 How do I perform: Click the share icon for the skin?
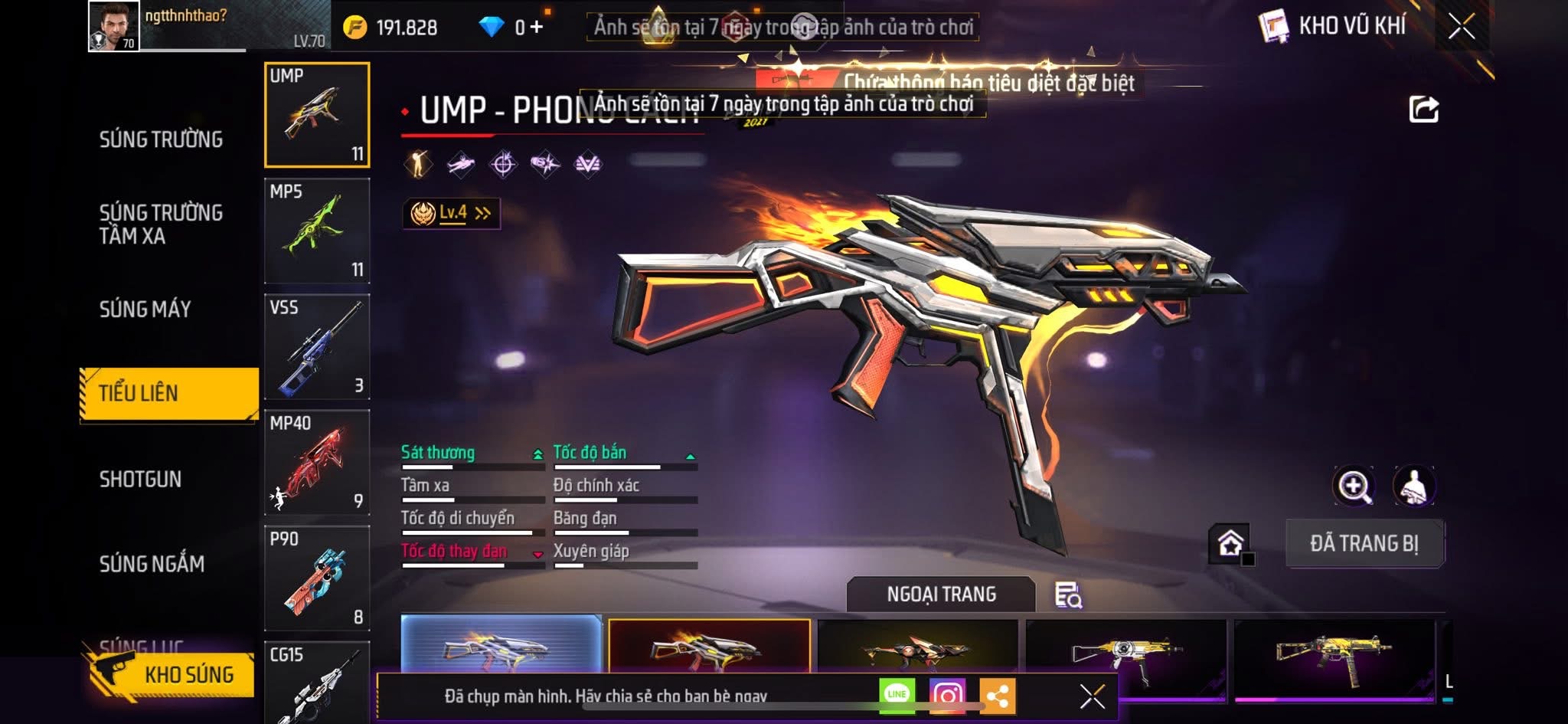click(1423, 110)
